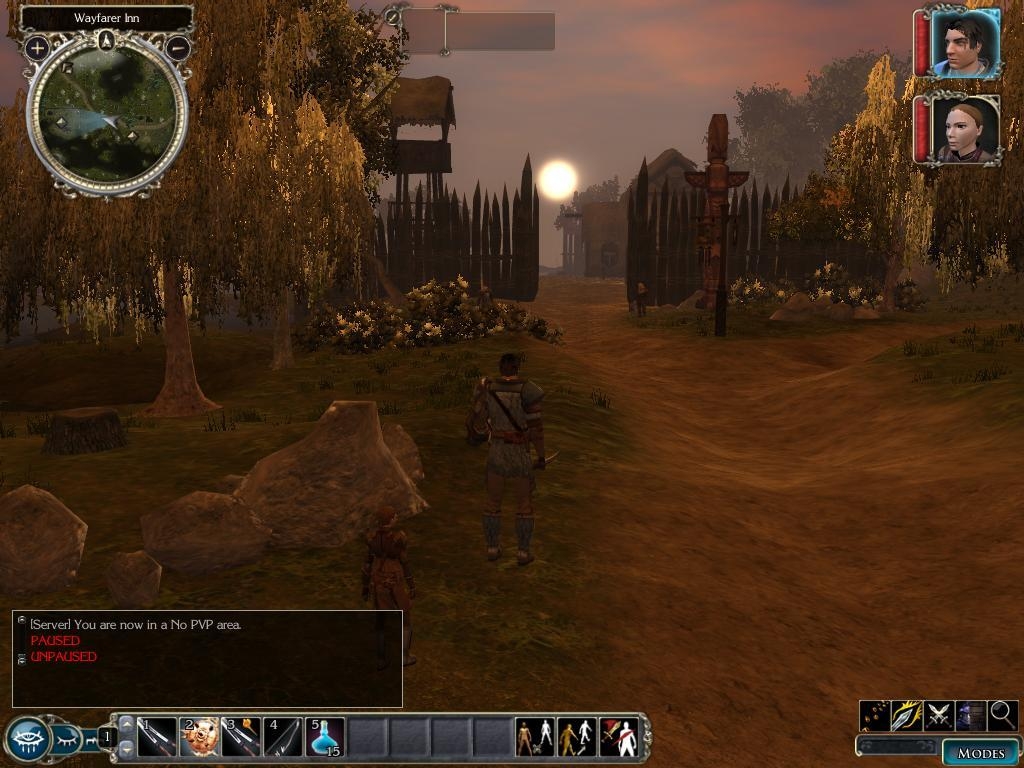1024x768 pixels.
Task: Click the blue eye emblem menu button
Action: pyautogui.click(x=27, y=739)
